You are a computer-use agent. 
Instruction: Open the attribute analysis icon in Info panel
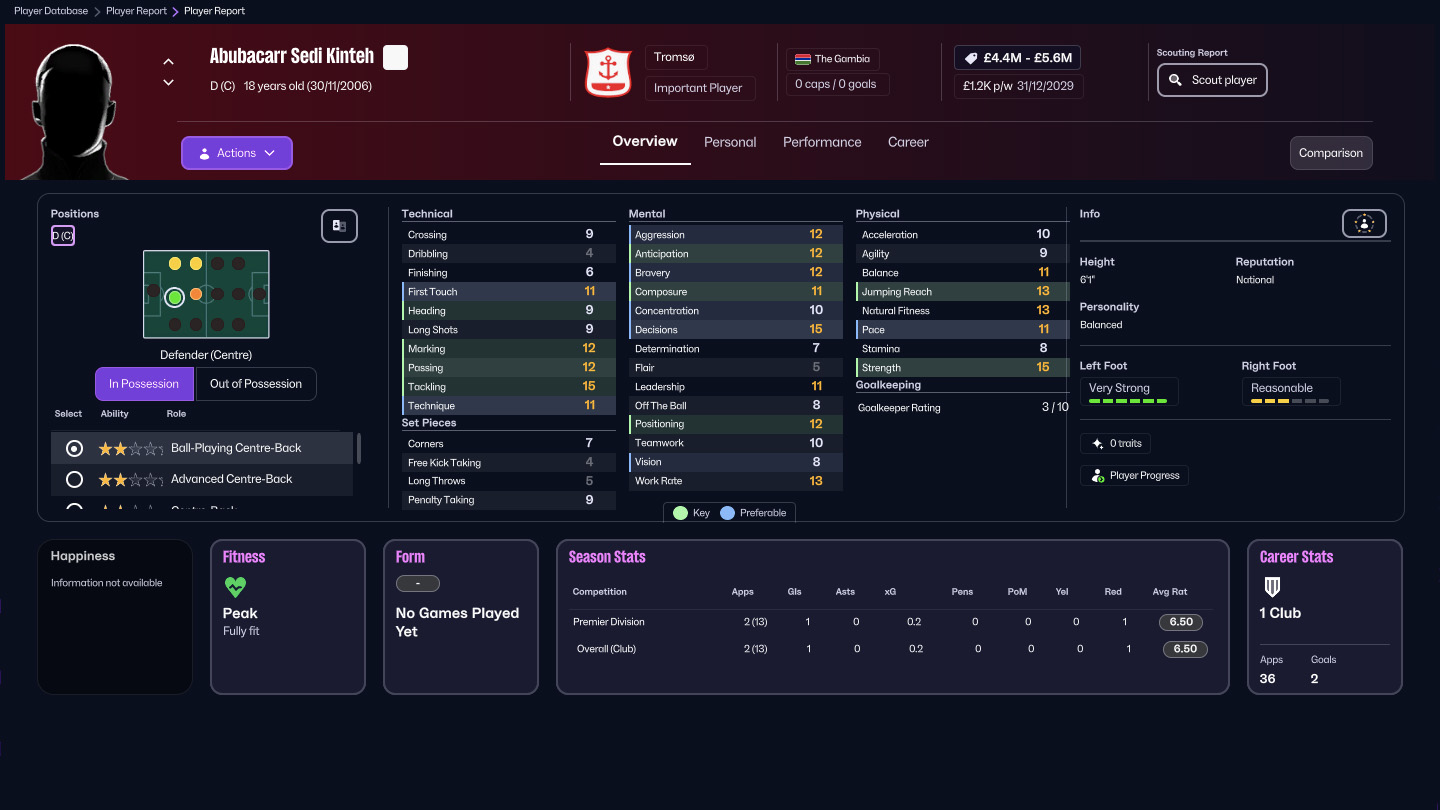1364,223
